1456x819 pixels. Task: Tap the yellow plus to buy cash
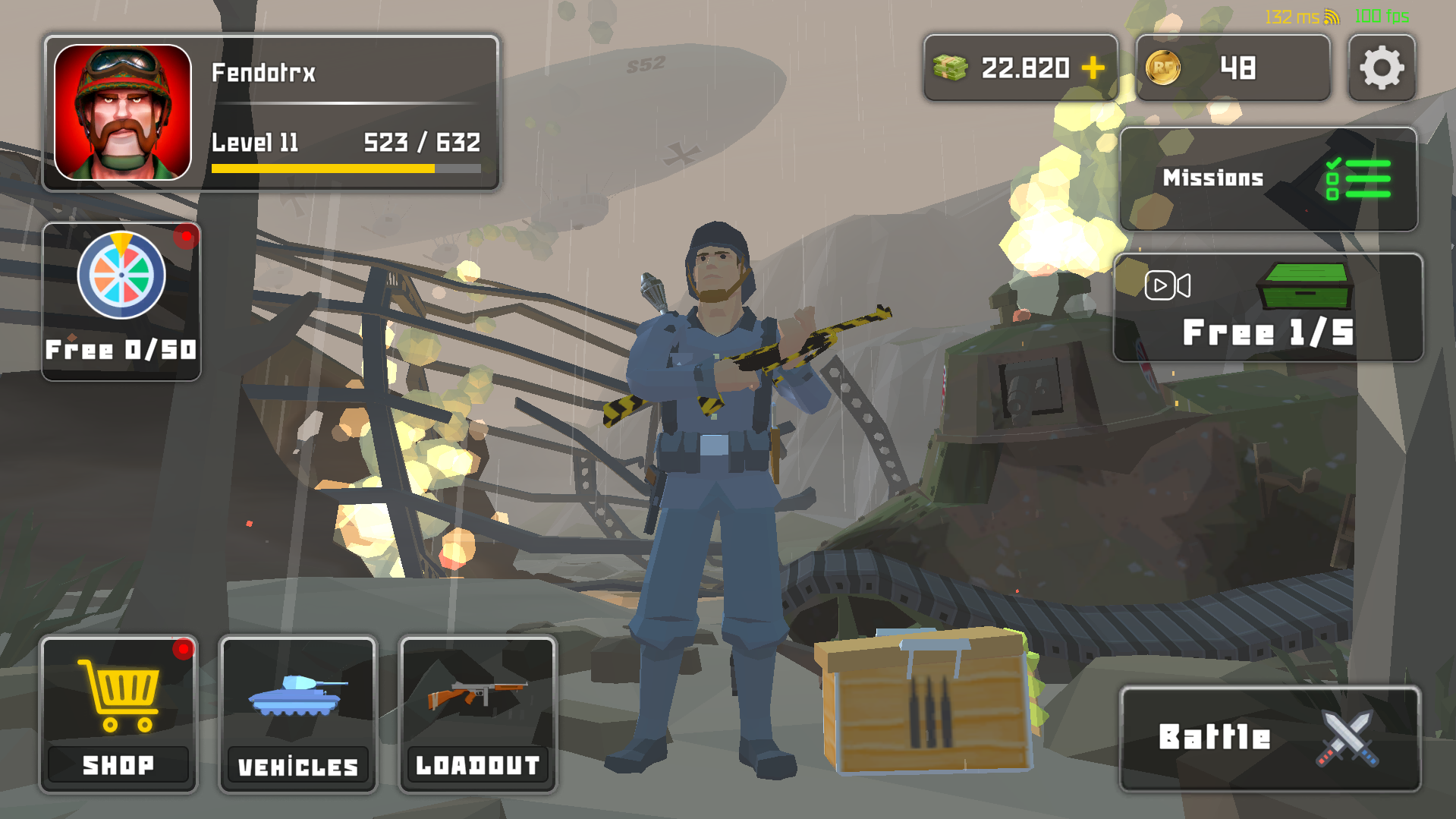pos(1091,68)
